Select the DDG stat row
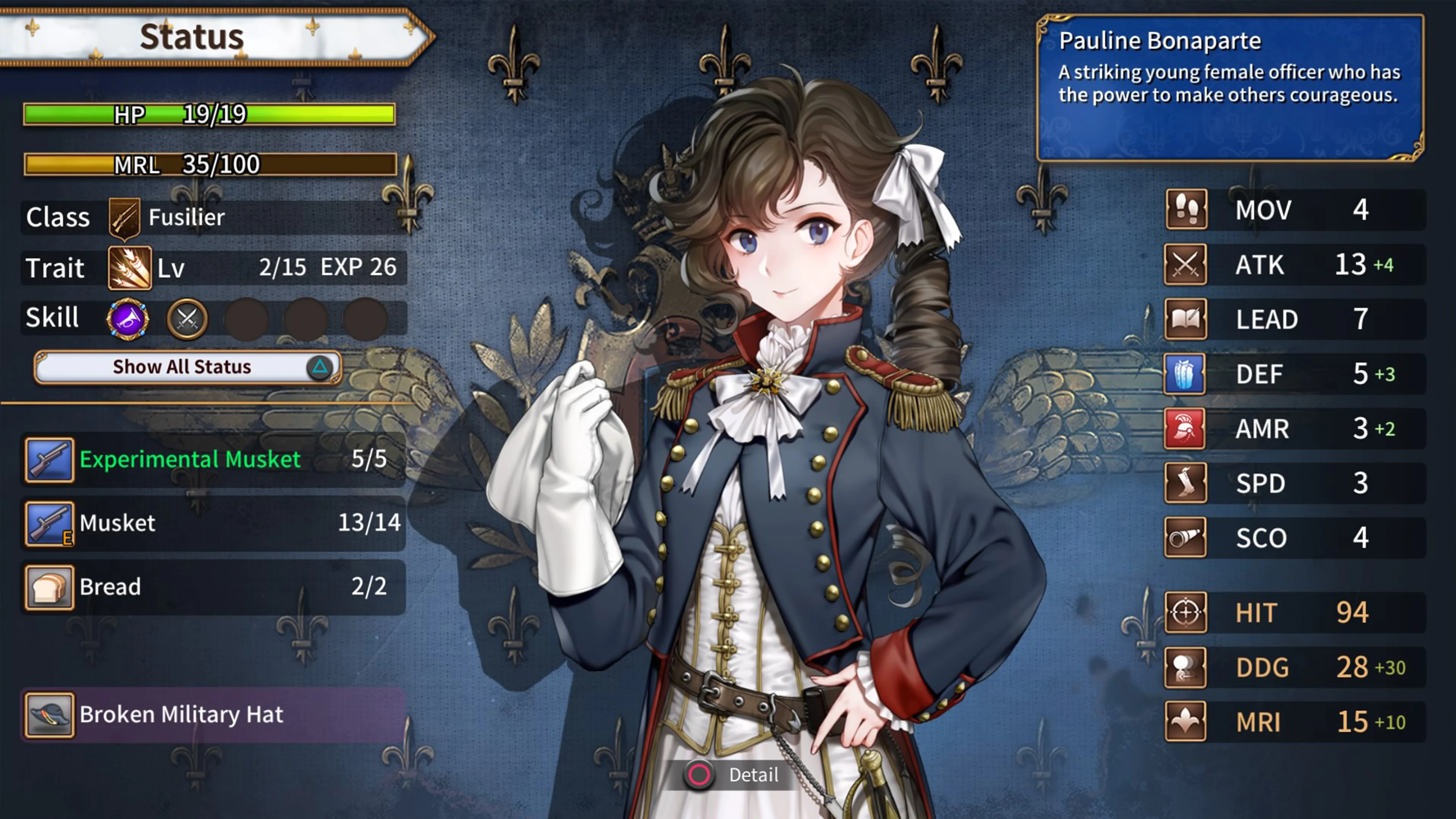 1294,667
